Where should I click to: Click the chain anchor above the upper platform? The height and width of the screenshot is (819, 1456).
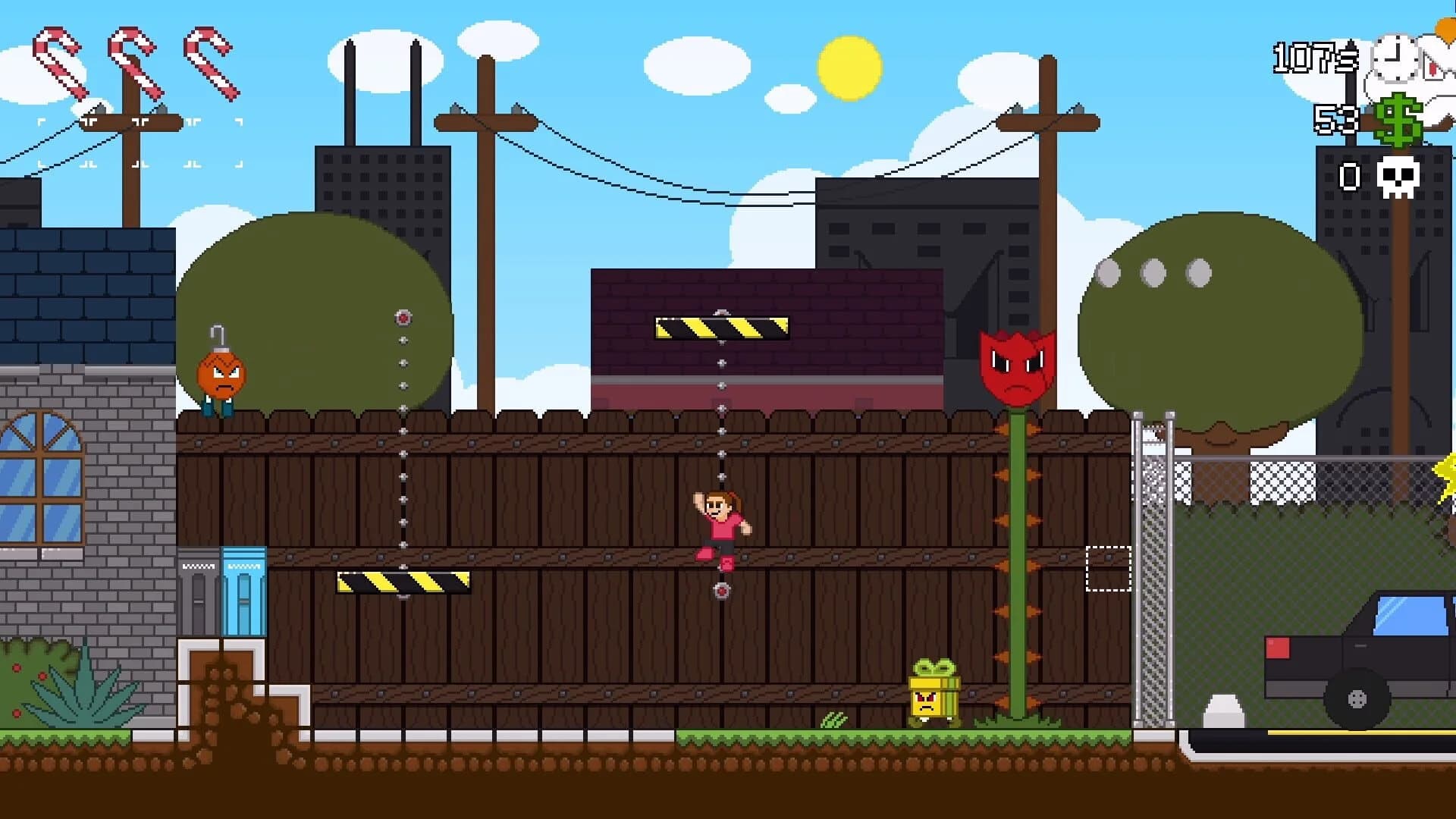point(720,312)
